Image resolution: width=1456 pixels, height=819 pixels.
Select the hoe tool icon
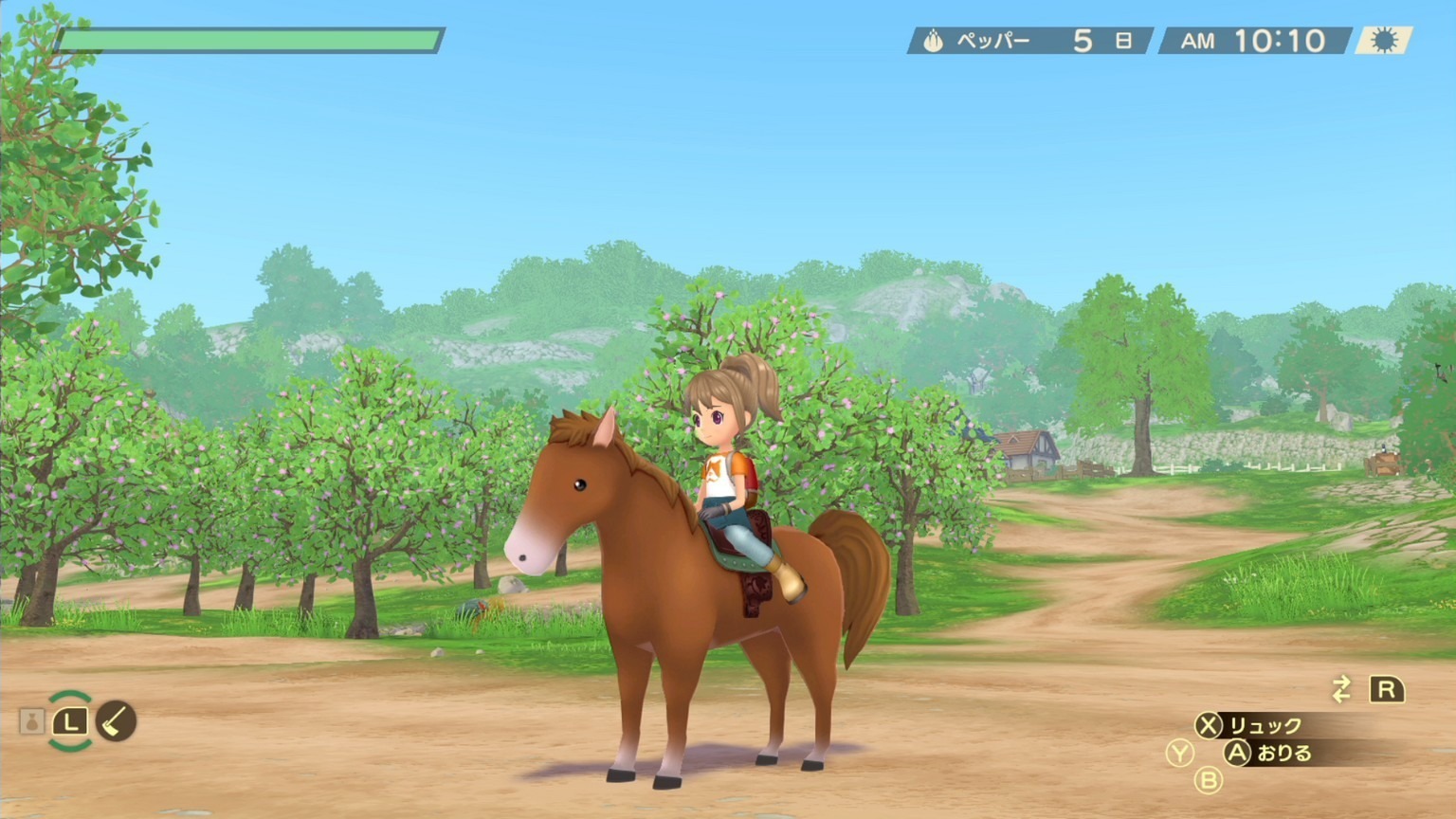click(116, 721)
